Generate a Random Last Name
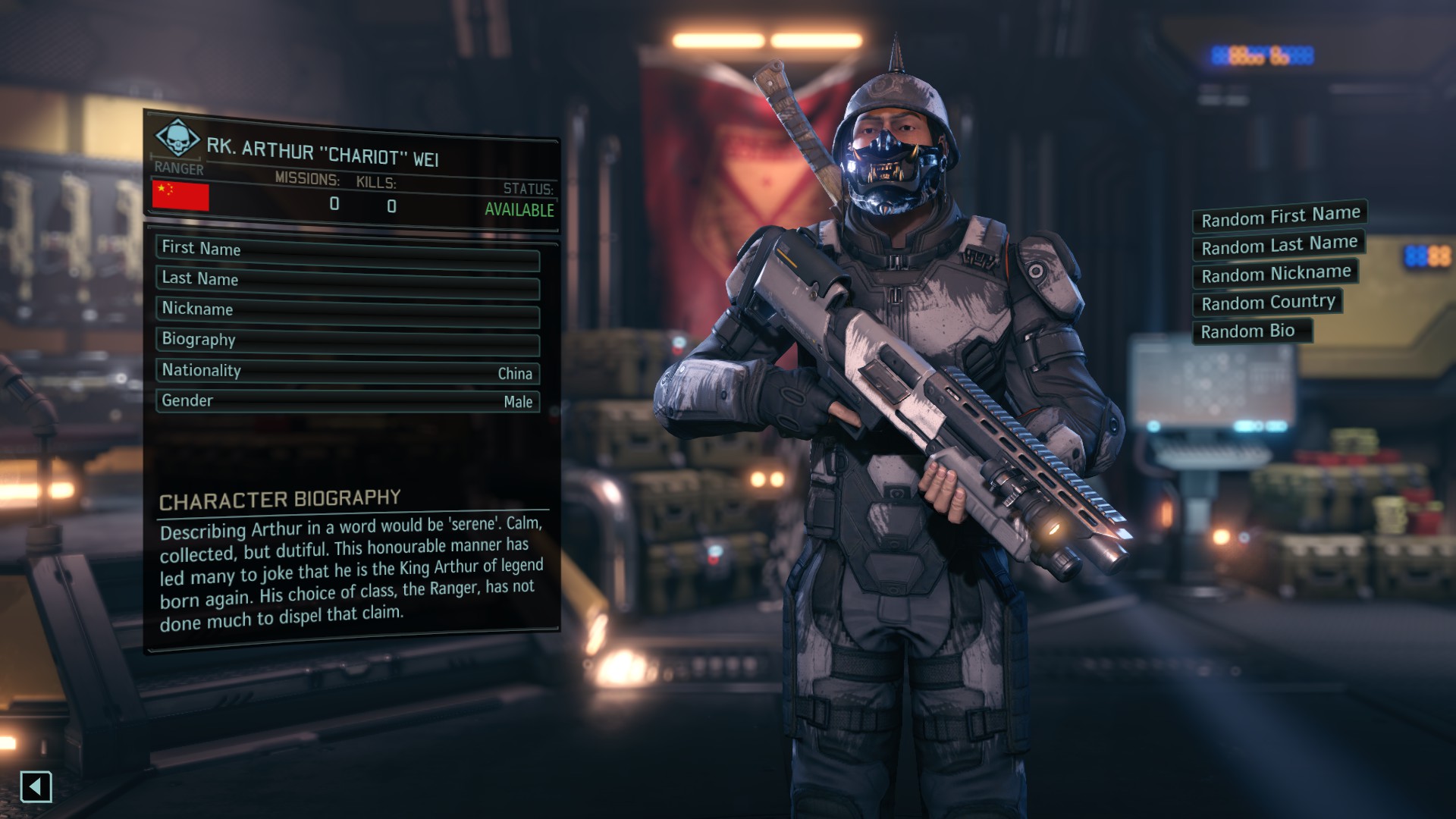 click(x=1279, y=245)
